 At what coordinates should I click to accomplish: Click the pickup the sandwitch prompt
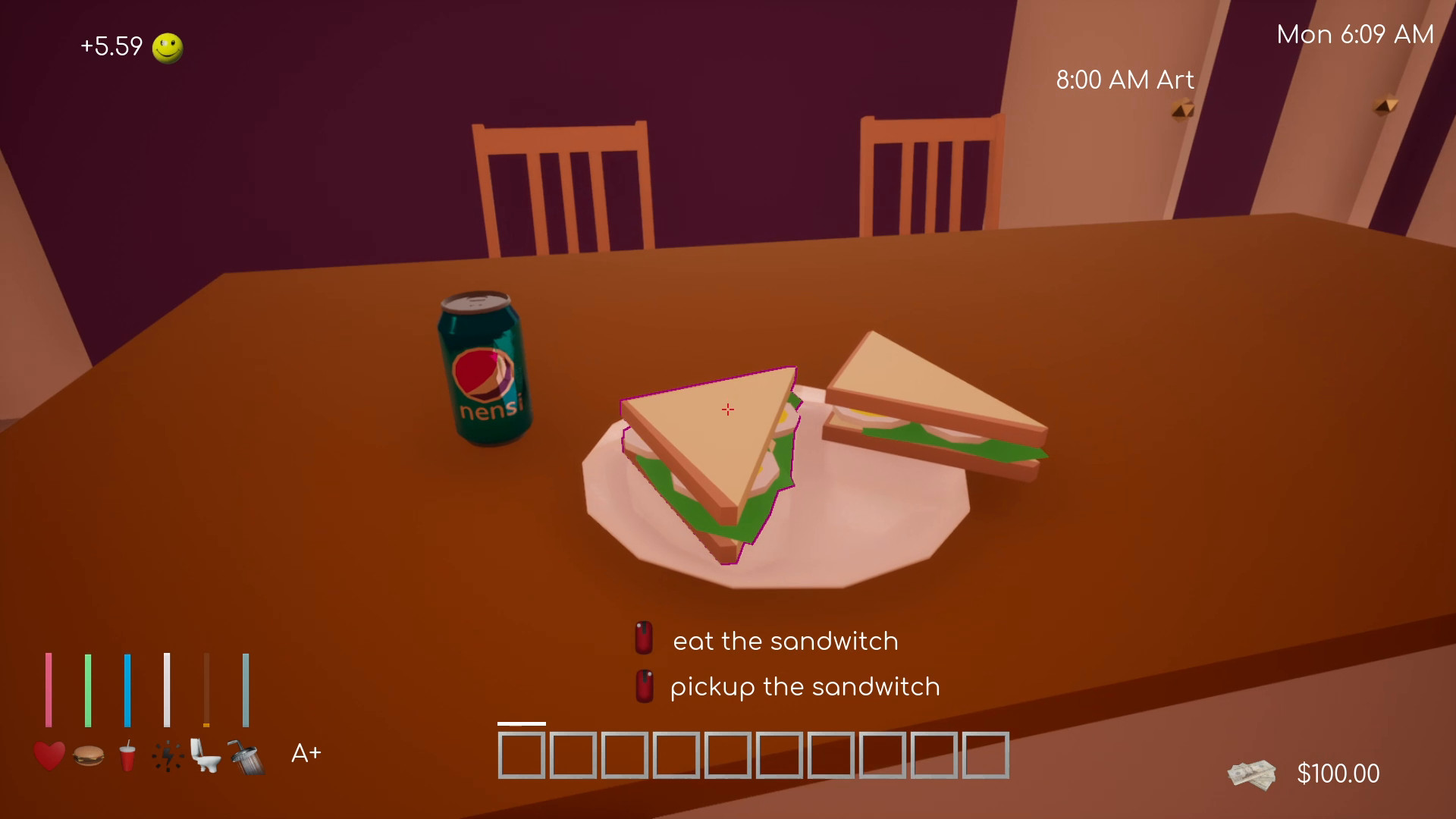(804, 687)
